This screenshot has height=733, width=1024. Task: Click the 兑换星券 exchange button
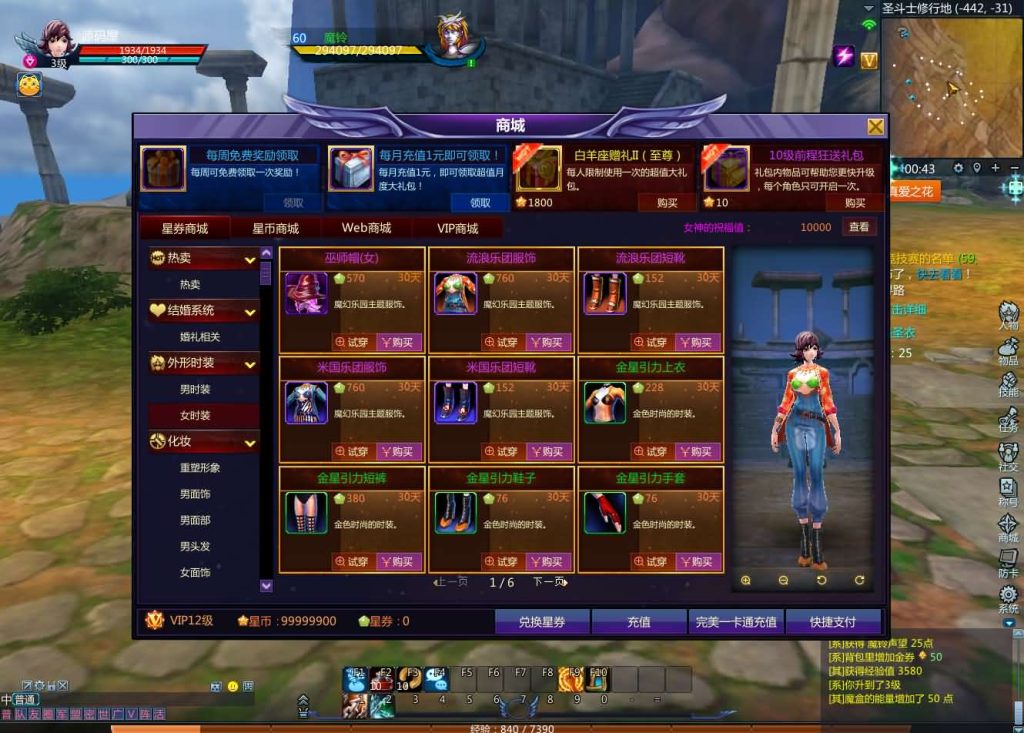point(541,622)
